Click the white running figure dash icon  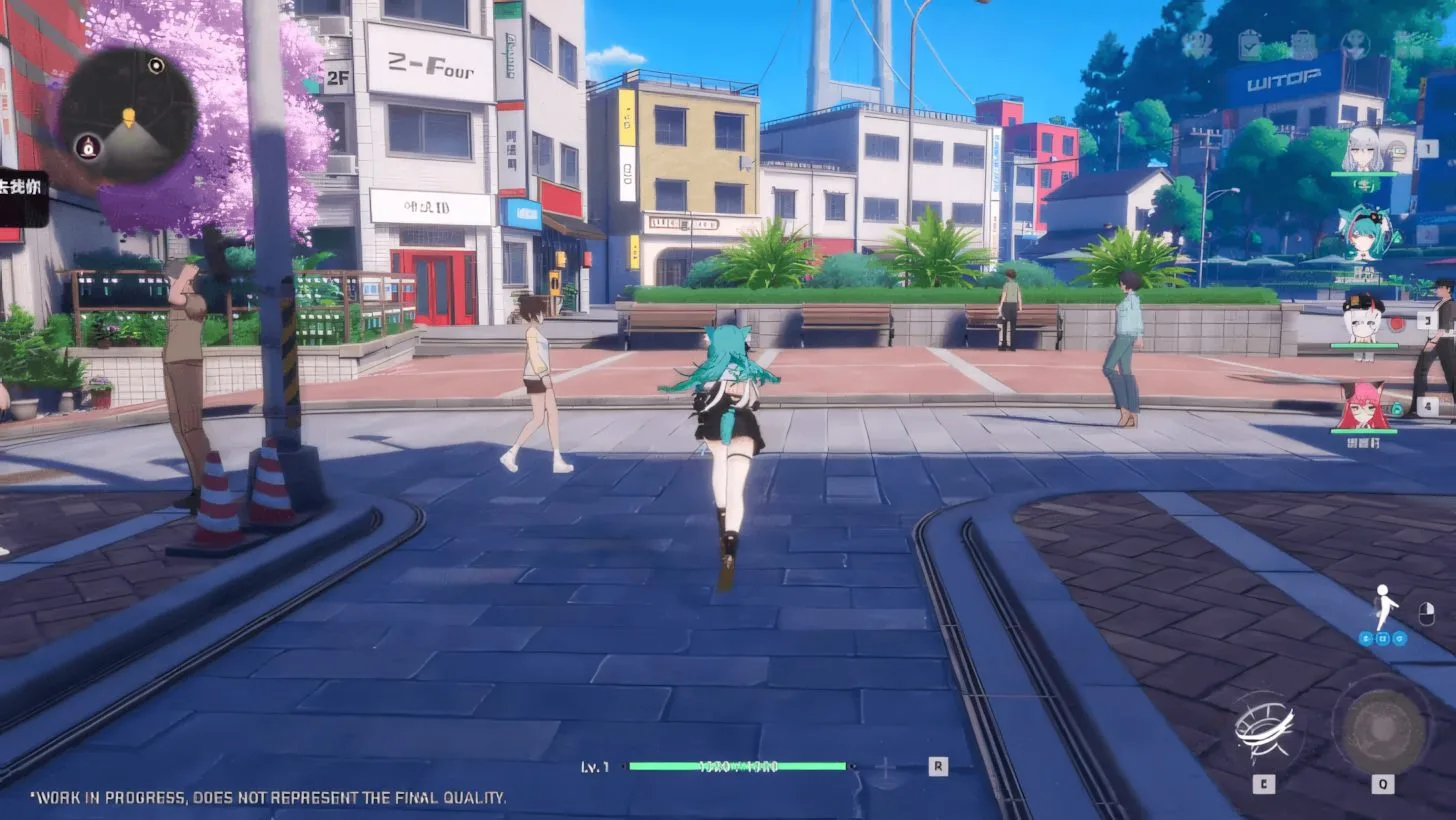[x=1384, y=606]
